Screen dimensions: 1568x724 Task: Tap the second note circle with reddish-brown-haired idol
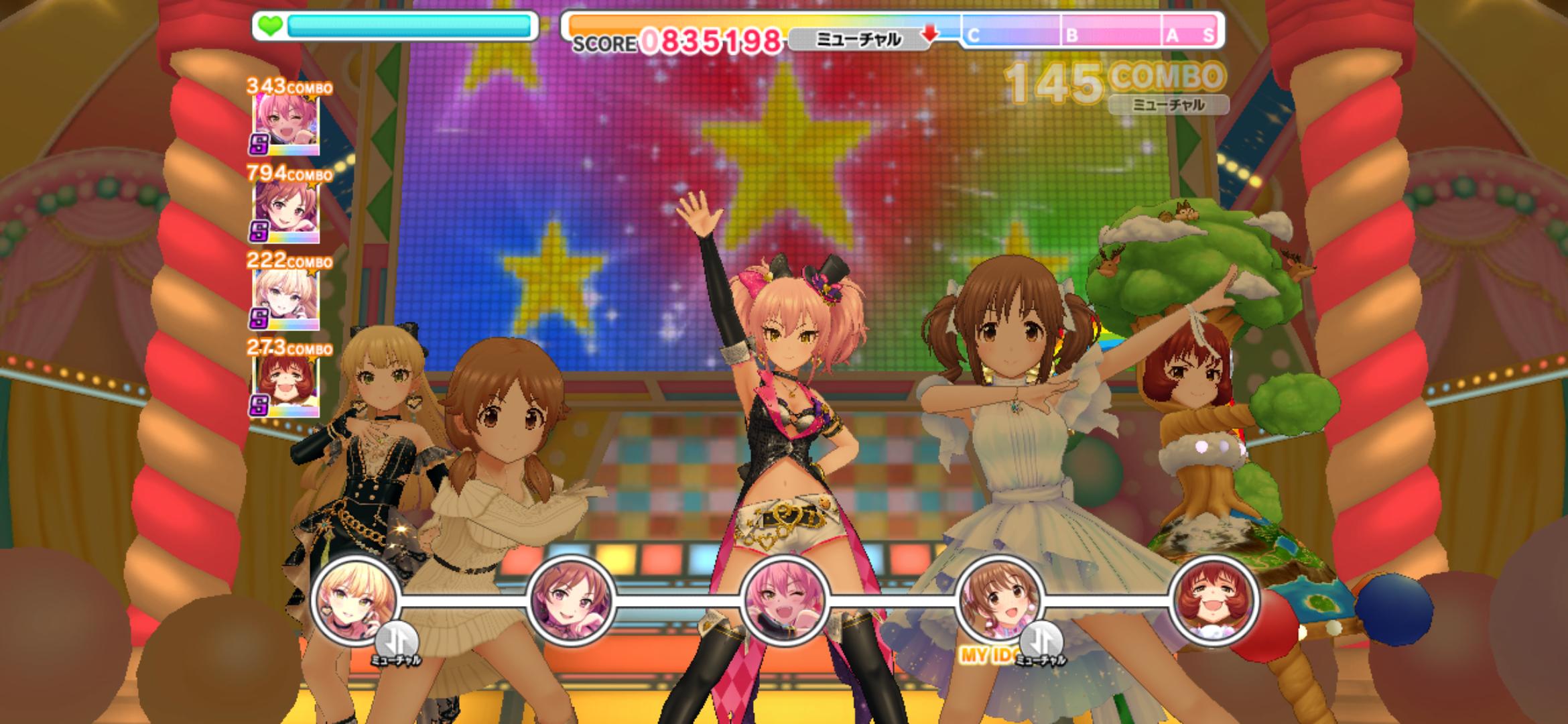pos(571,600)
